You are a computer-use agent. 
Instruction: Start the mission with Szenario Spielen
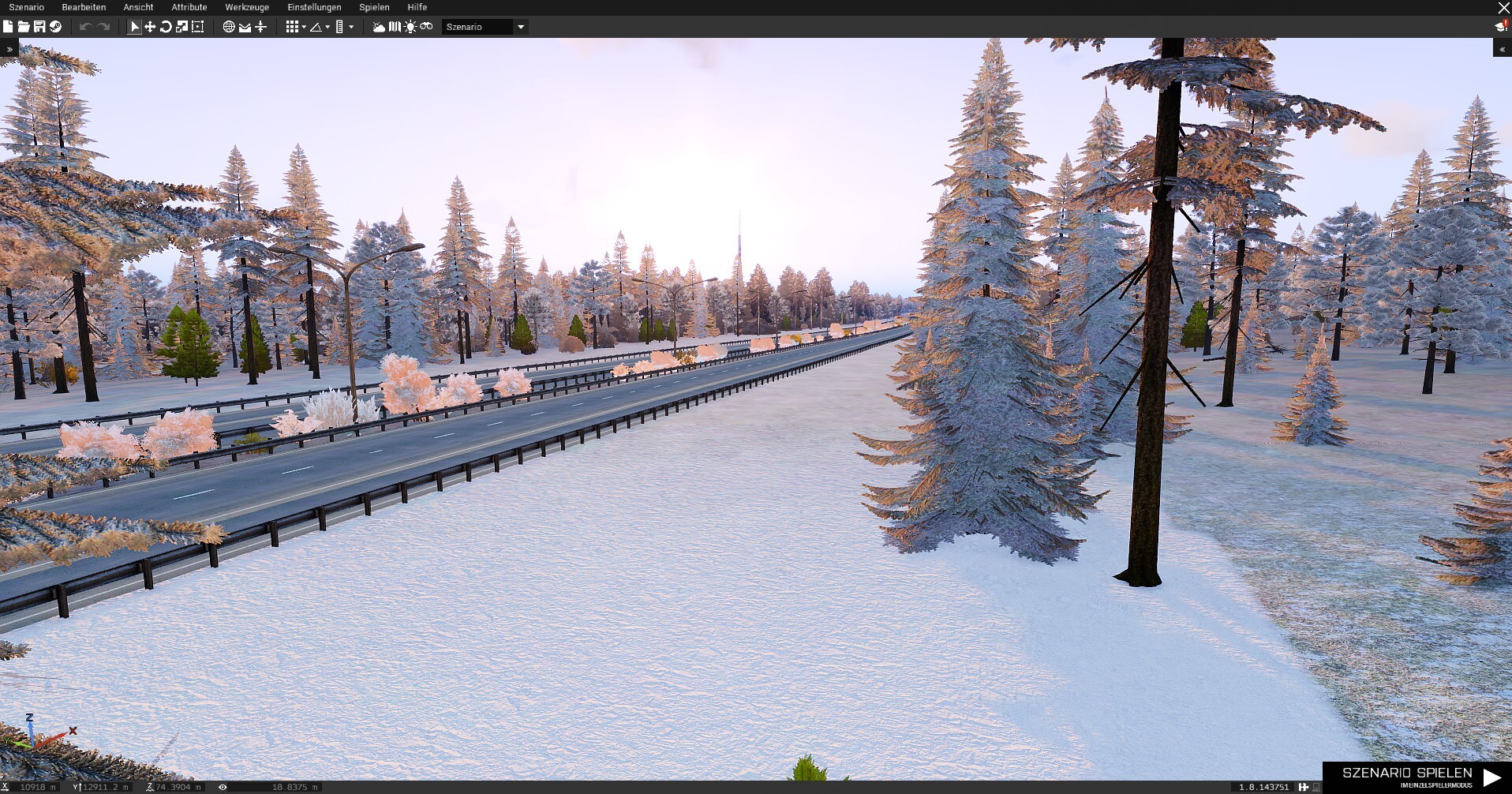tap(1417, 776)
